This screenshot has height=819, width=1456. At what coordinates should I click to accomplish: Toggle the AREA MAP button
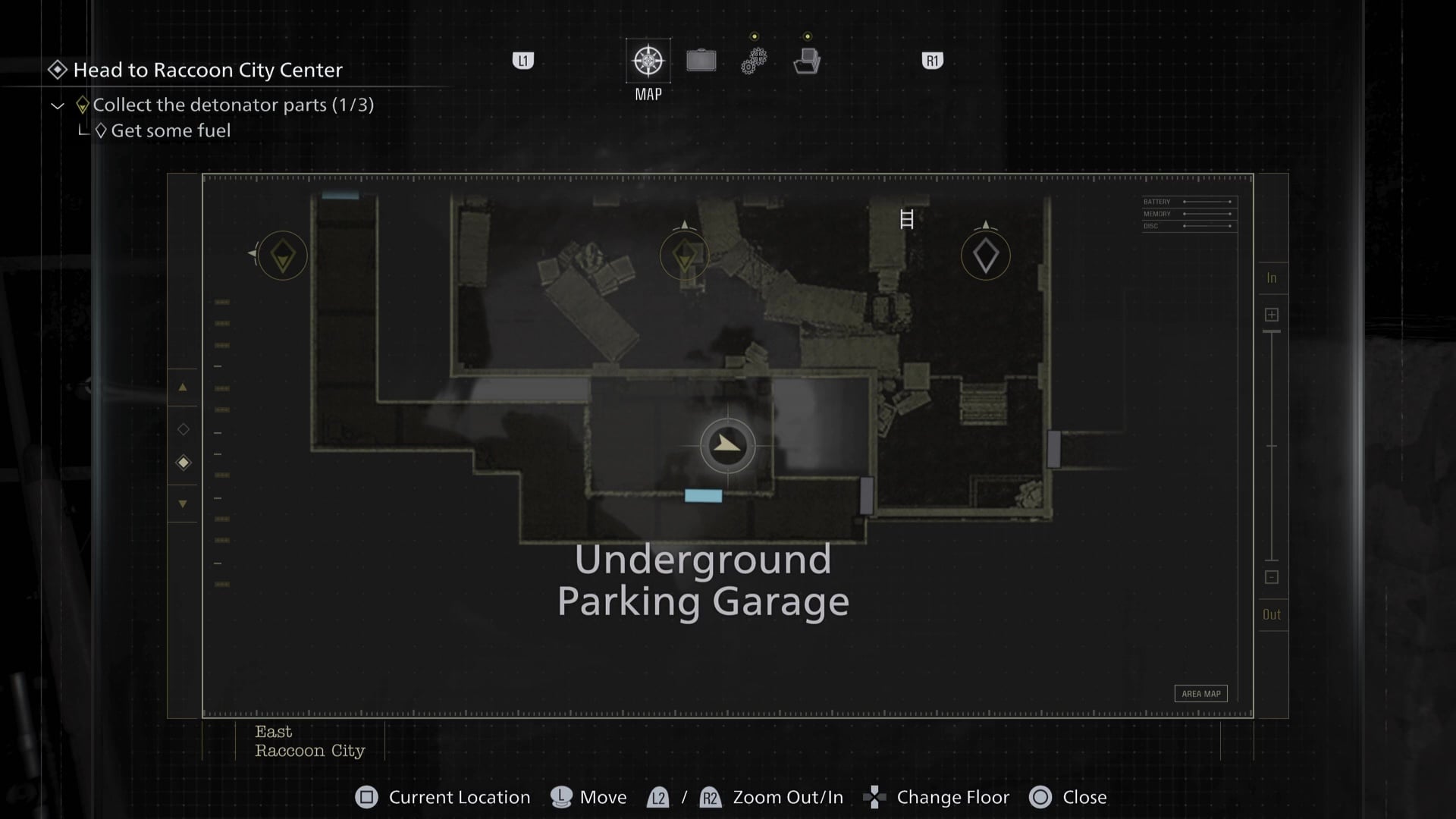click(1200, 693)
